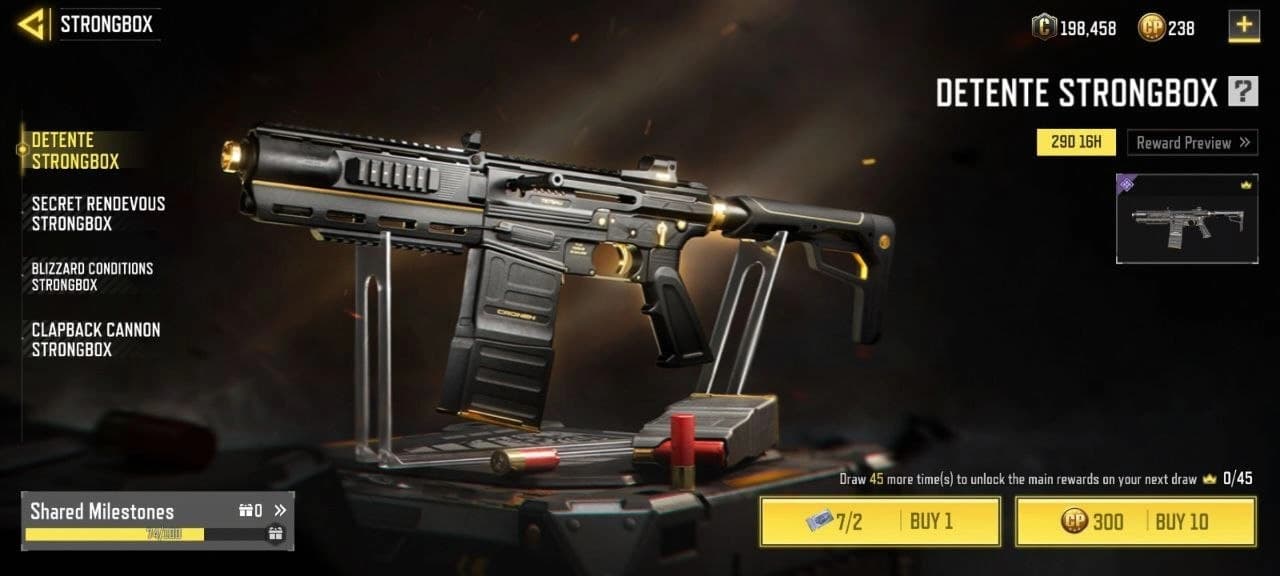
Task: Buy 1 draw with the ticket
Action: point(880,521)
